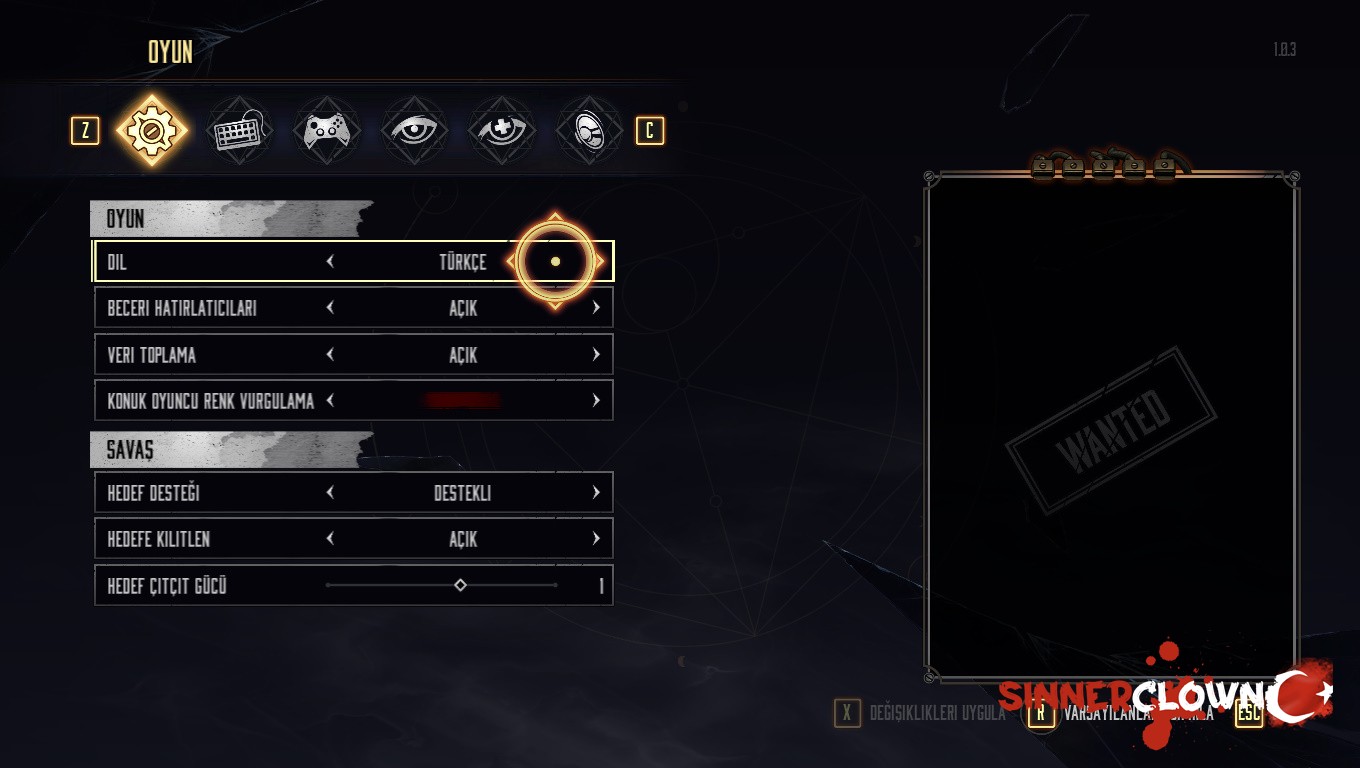Select the Dil language row

220,262
